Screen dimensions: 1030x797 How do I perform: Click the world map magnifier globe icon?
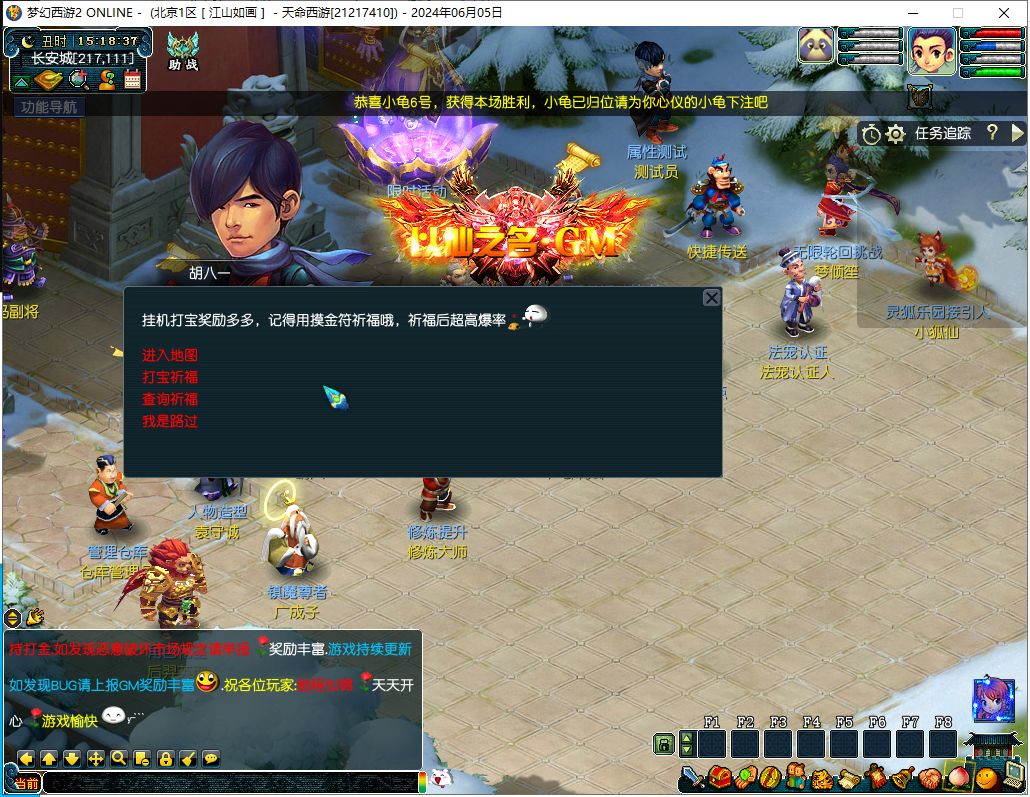coord(77,80)
